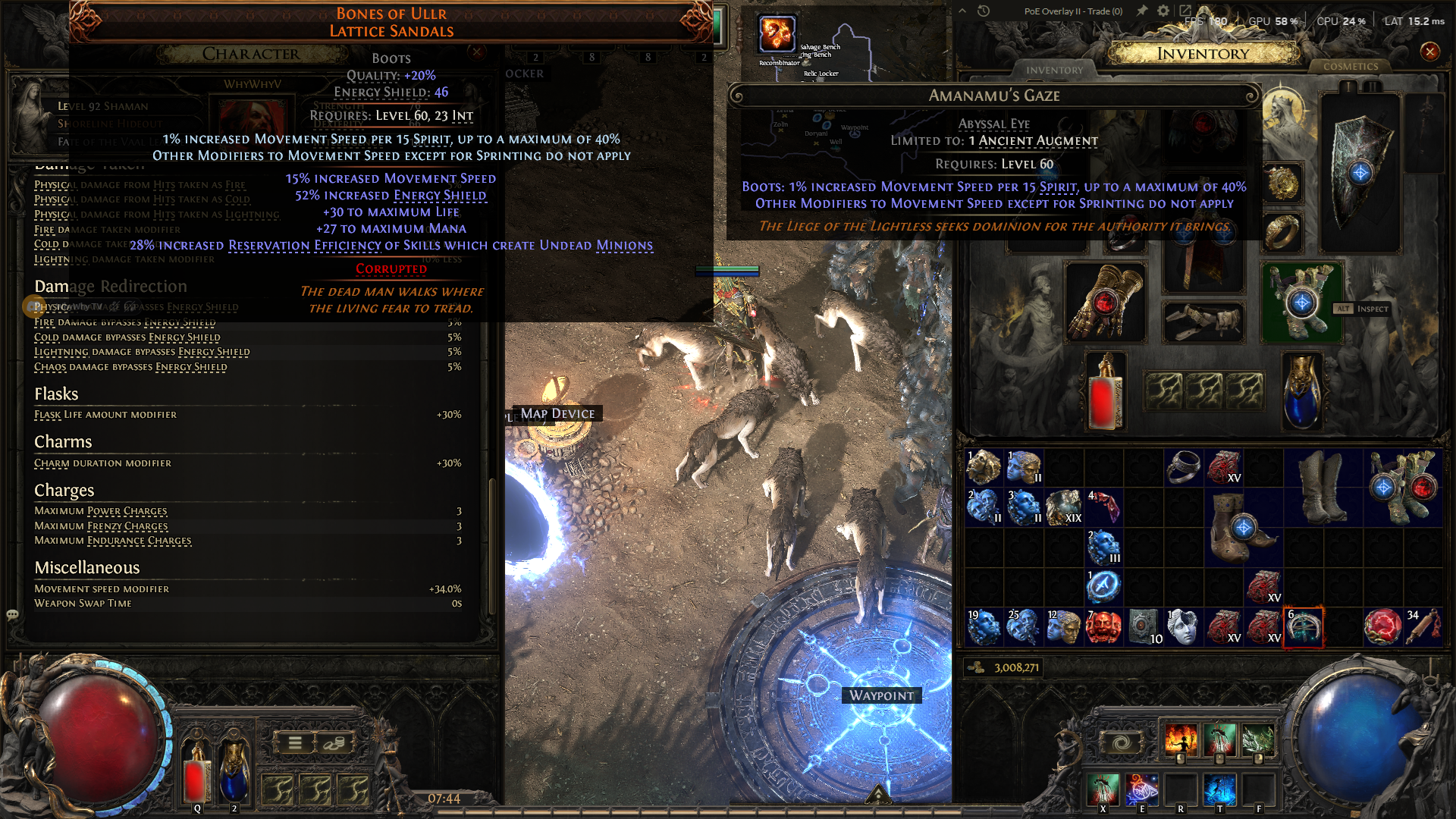
Task: Close the Character panel
Action: tap(477, 52)
